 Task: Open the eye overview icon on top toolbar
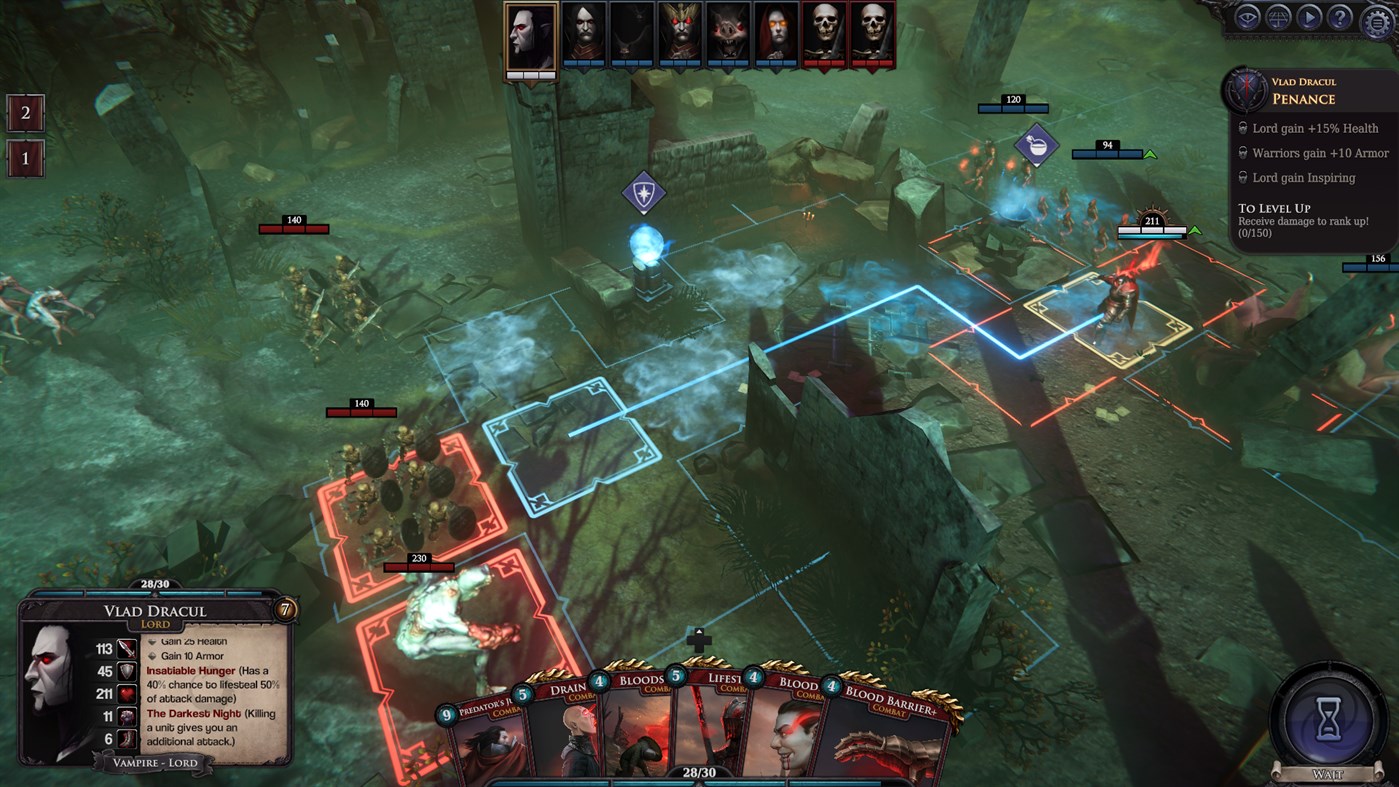point(1246,18)
